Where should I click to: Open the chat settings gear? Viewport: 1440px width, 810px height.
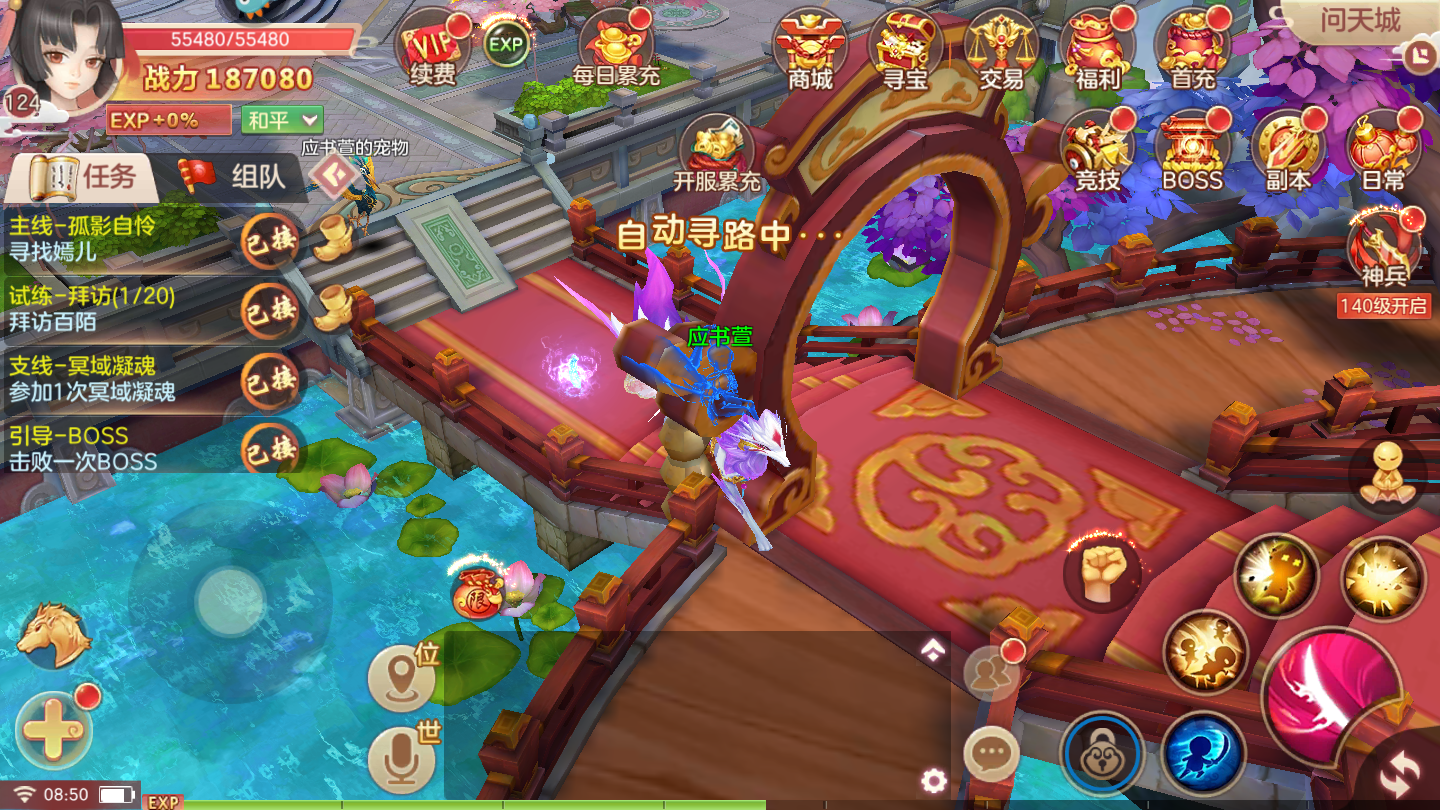pos(933,780)
